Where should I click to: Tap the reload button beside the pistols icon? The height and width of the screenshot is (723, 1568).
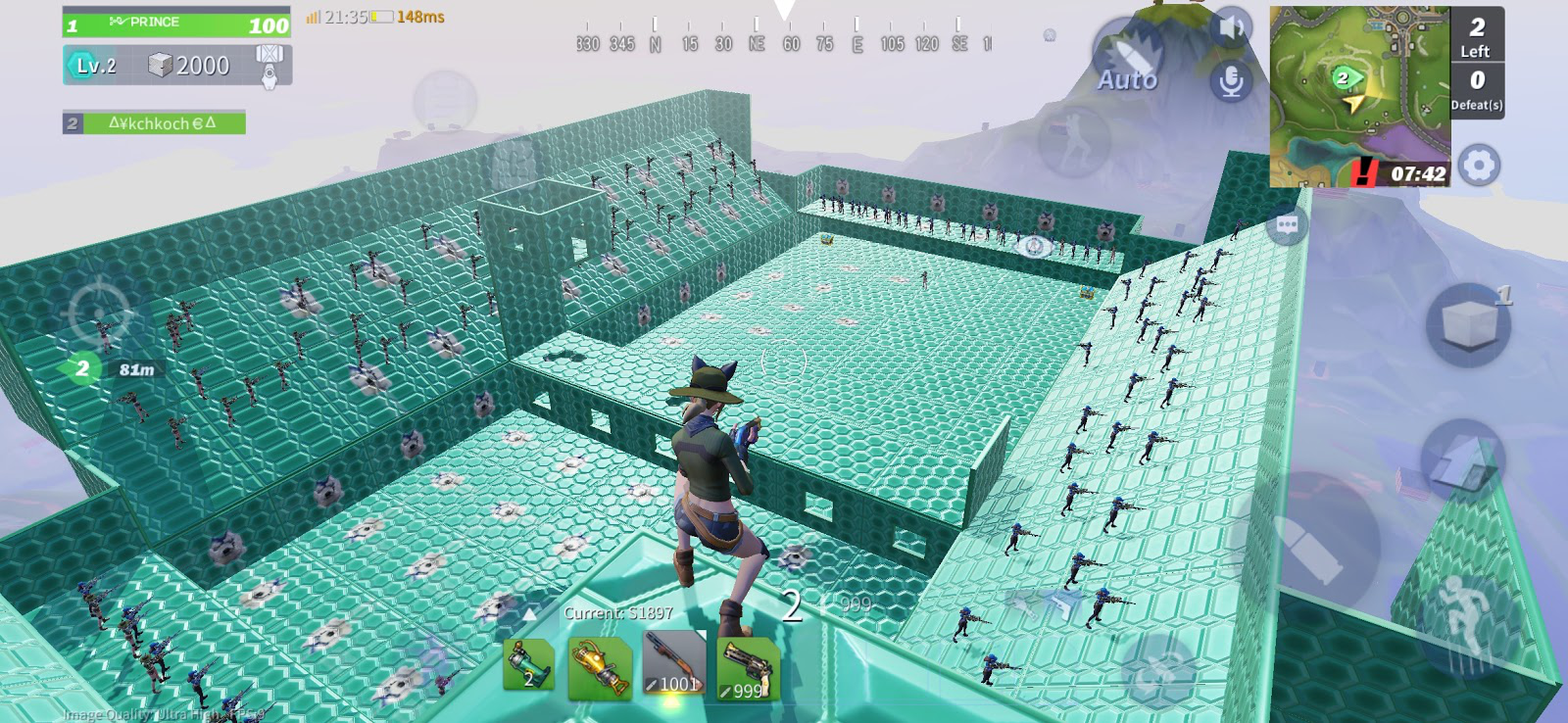(1158, 667)
